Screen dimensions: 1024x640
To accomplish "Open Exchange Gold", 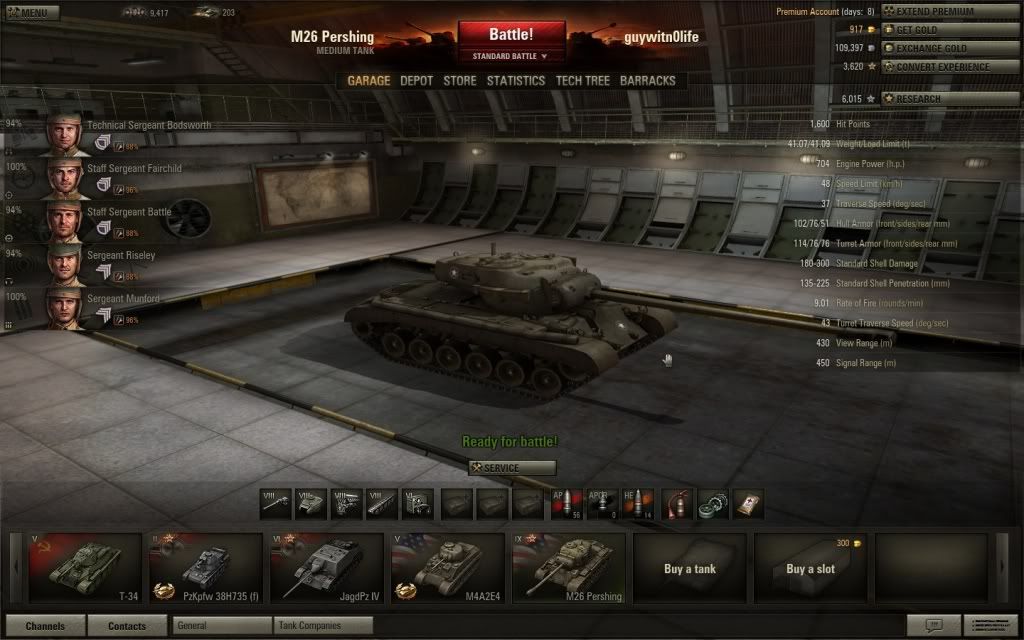I will pyautogui.click(x=936, y=48).
